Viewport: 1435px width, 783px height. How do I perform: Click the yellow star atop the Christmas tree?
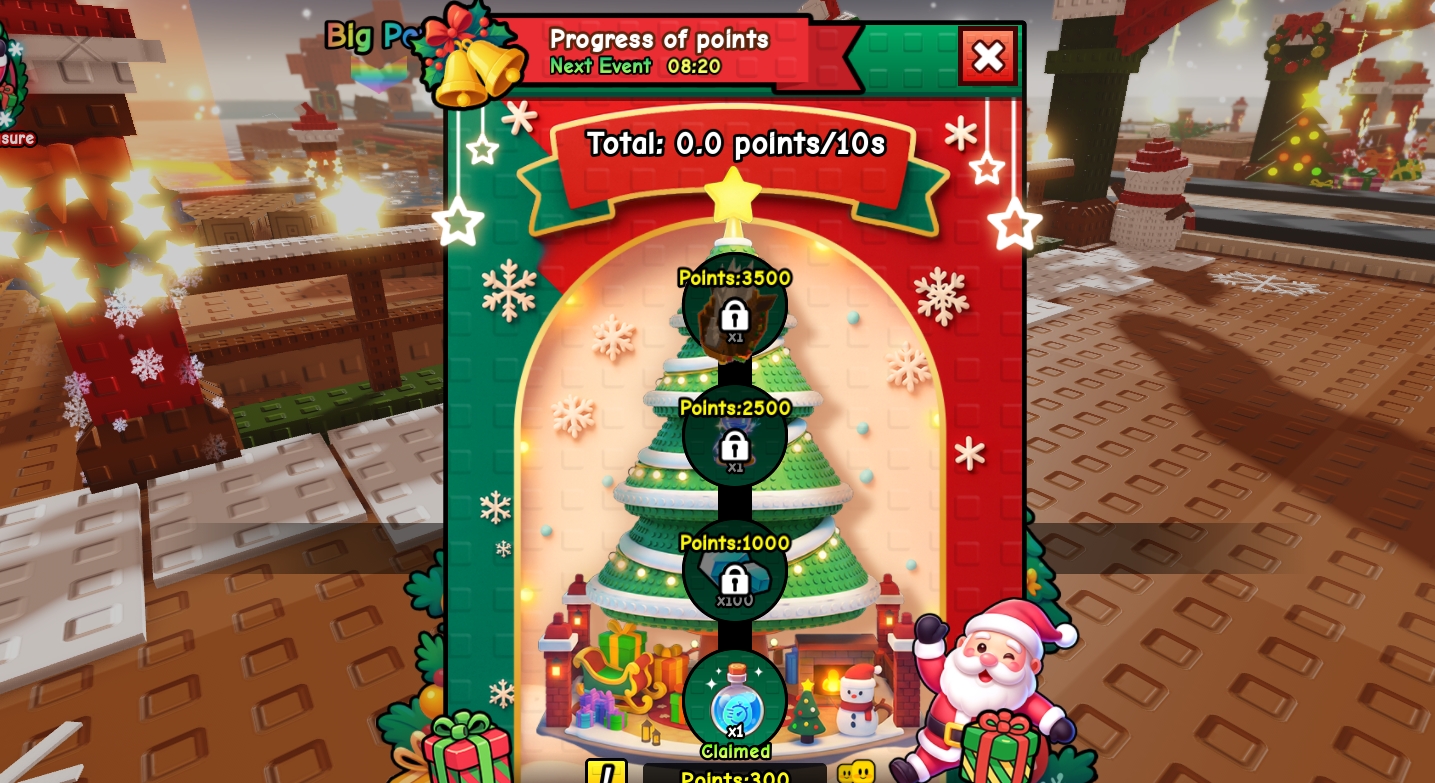click(734, 199)
